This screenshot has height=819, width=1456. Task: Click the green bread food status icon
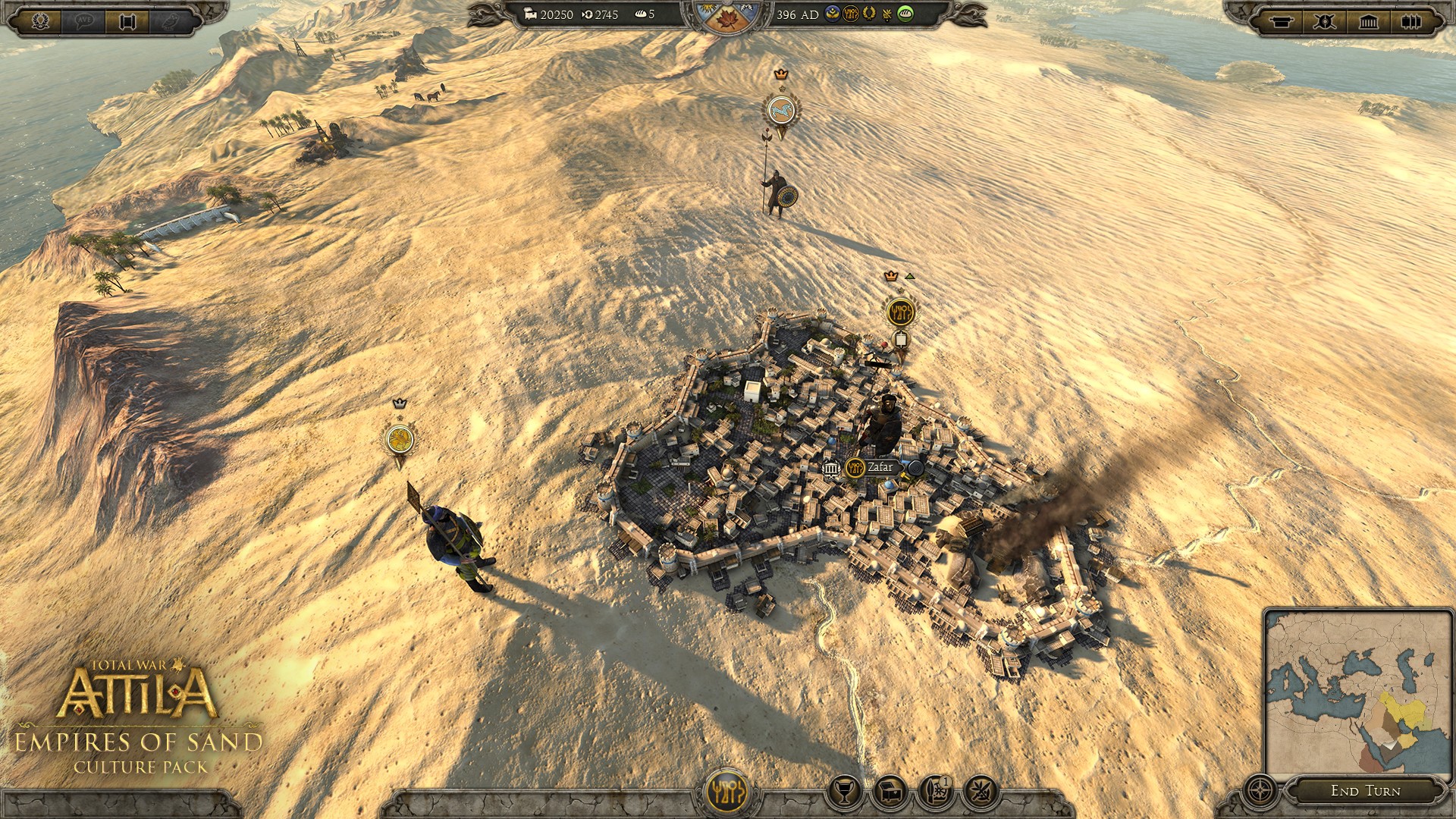[x=905, y=14]
